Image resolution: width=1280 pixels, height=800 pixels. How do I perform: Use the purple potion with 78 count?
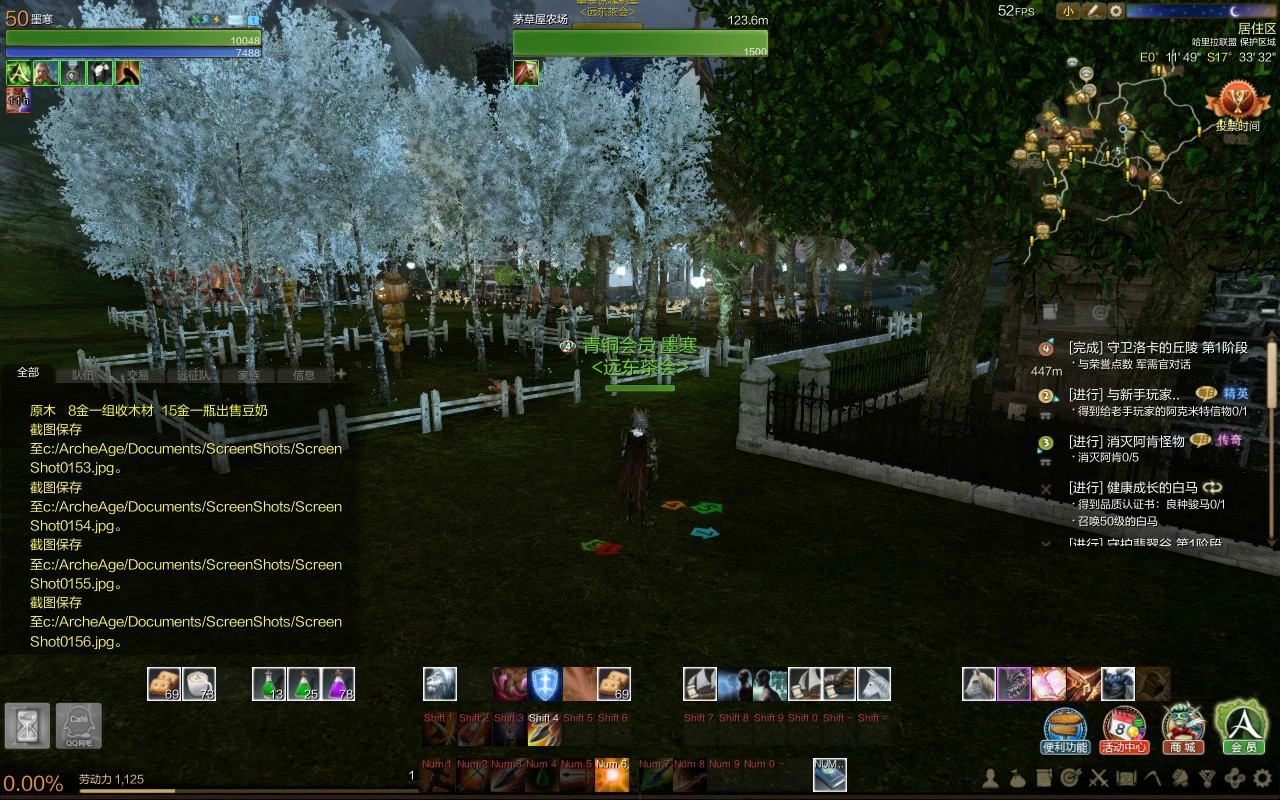[338, 684]
